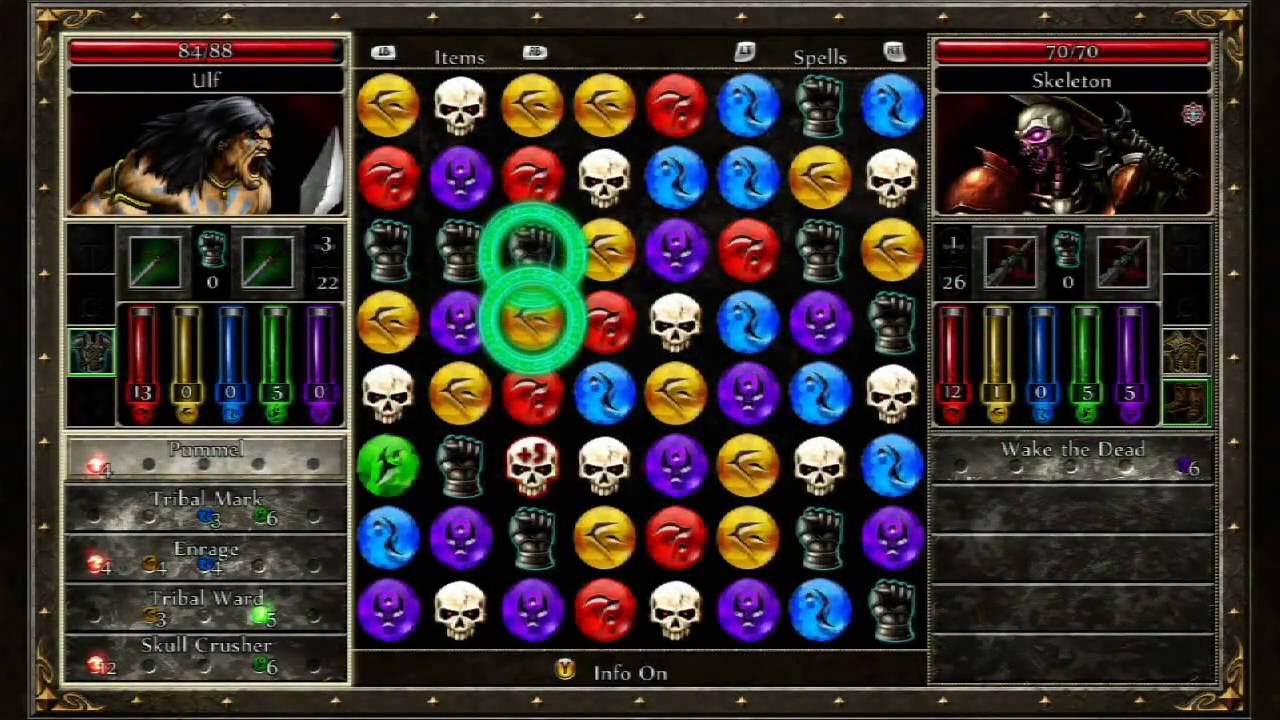The height and width of the screenshot is (720, 1280).
Task: Click the Skeleton's weapon item slot
Action: (1012, 261)
